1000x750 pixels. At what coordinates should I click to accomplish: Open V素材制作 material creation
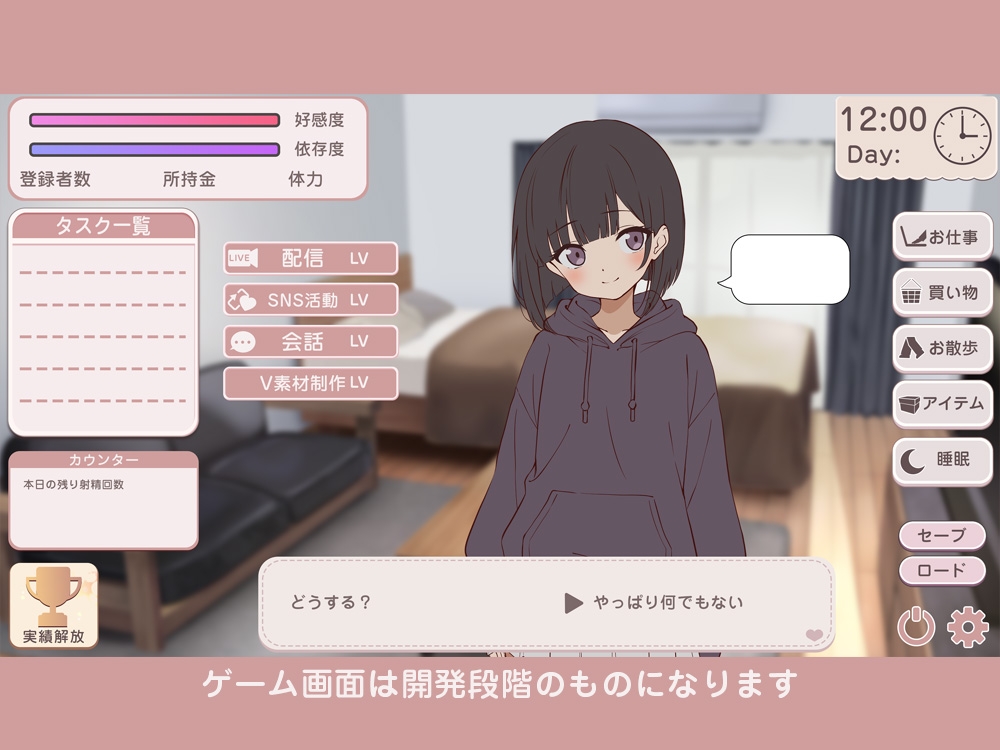[x=310, y=383]
